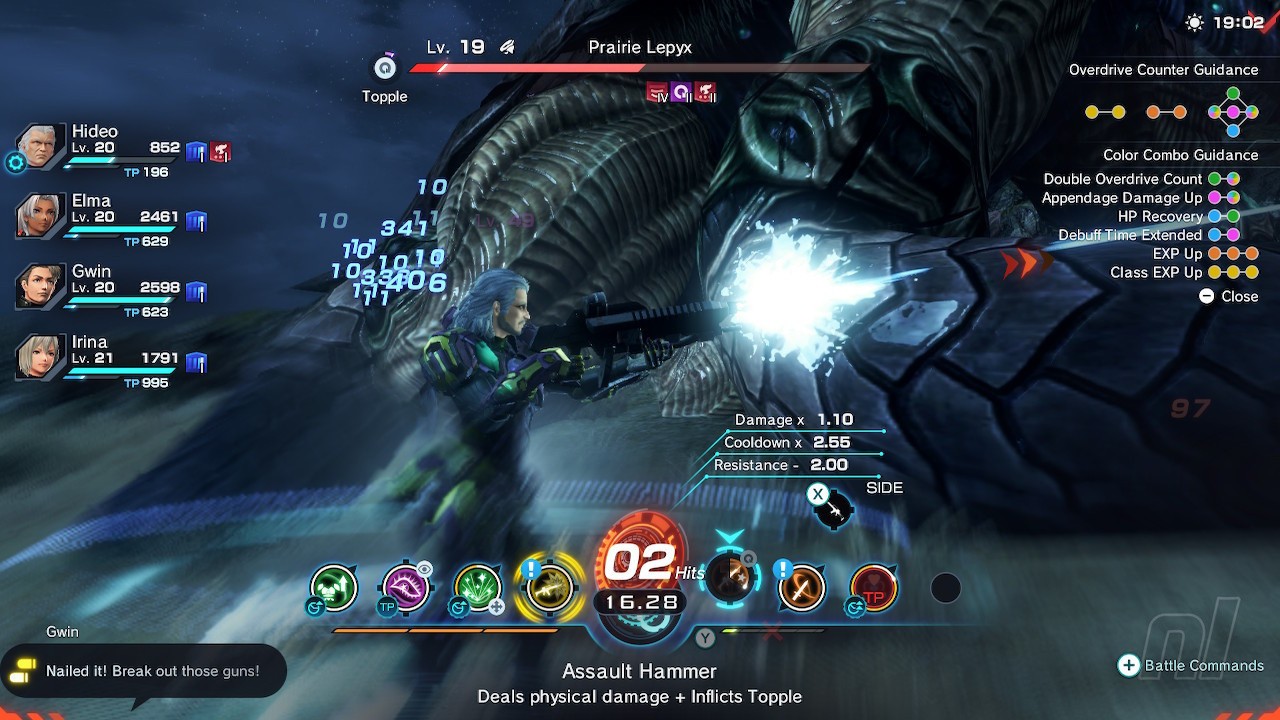
Task: Select the empty dark art slot
Action: (945, 588)
